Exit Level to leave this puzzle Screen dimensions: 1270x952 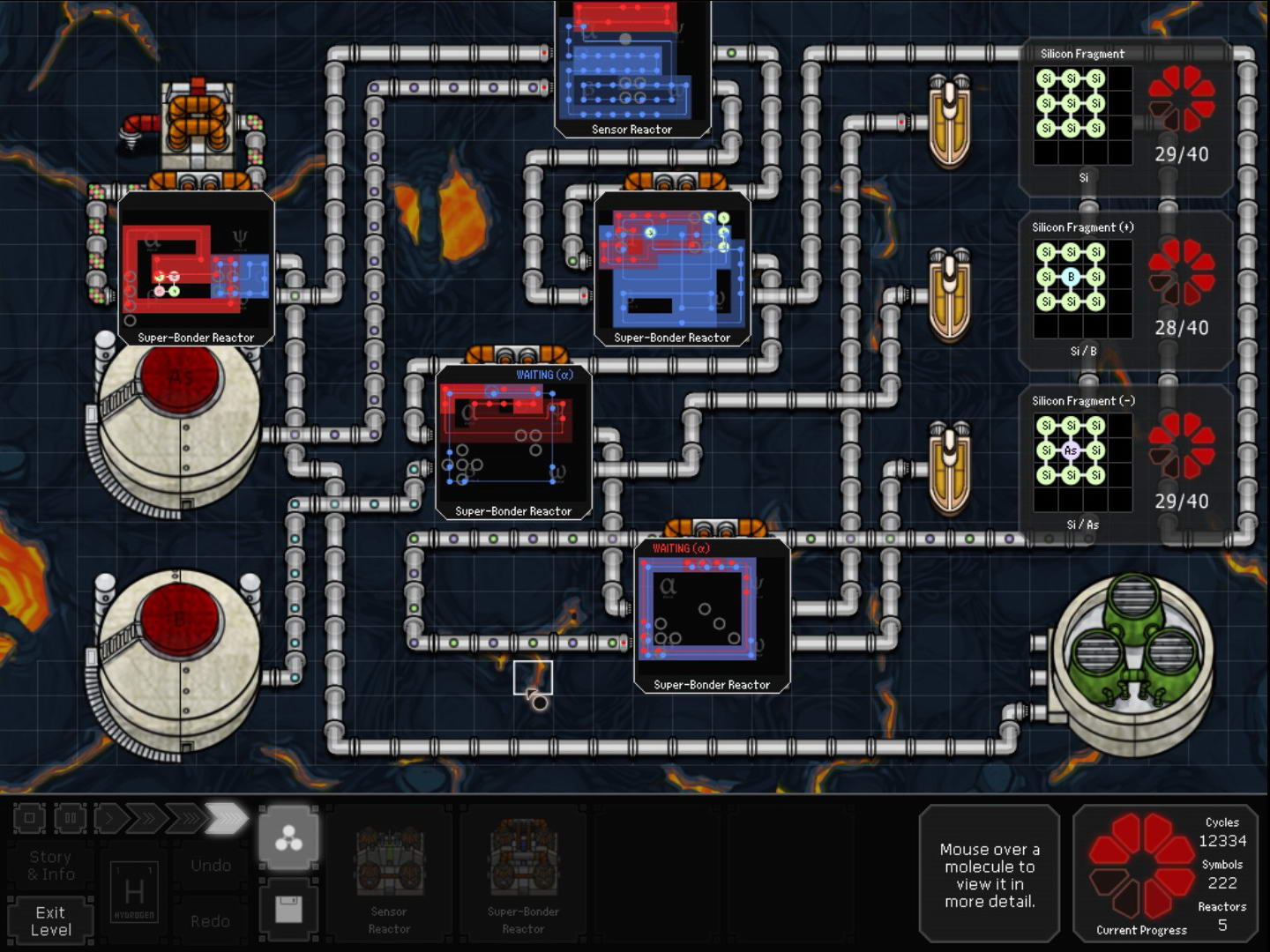pyautogui.click(x=50, y=920)
